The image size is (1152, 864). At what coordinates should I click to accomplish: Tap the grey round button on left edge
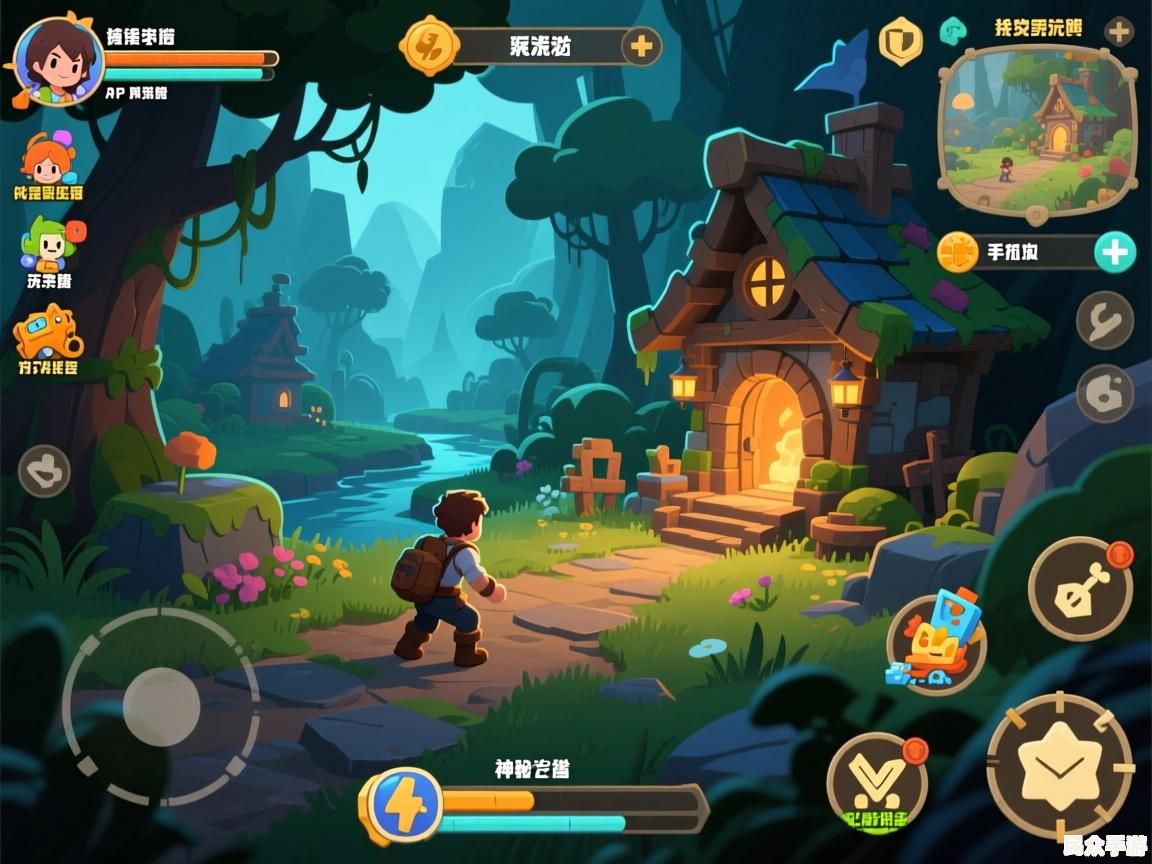[x=44, y=470]
